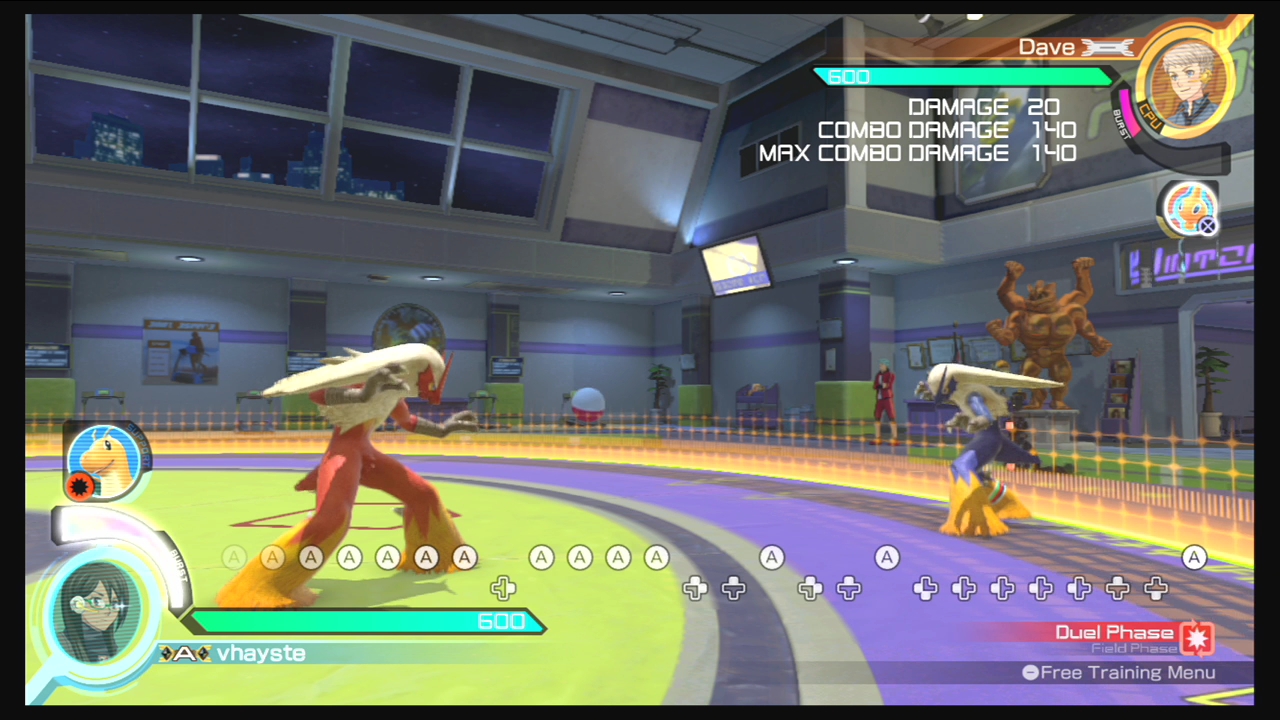Image resolution: width=1280 pixels, height=720 pixels.
Task: Click the MAX COMBO DAMAGE readout
Action: coord(913,153)
